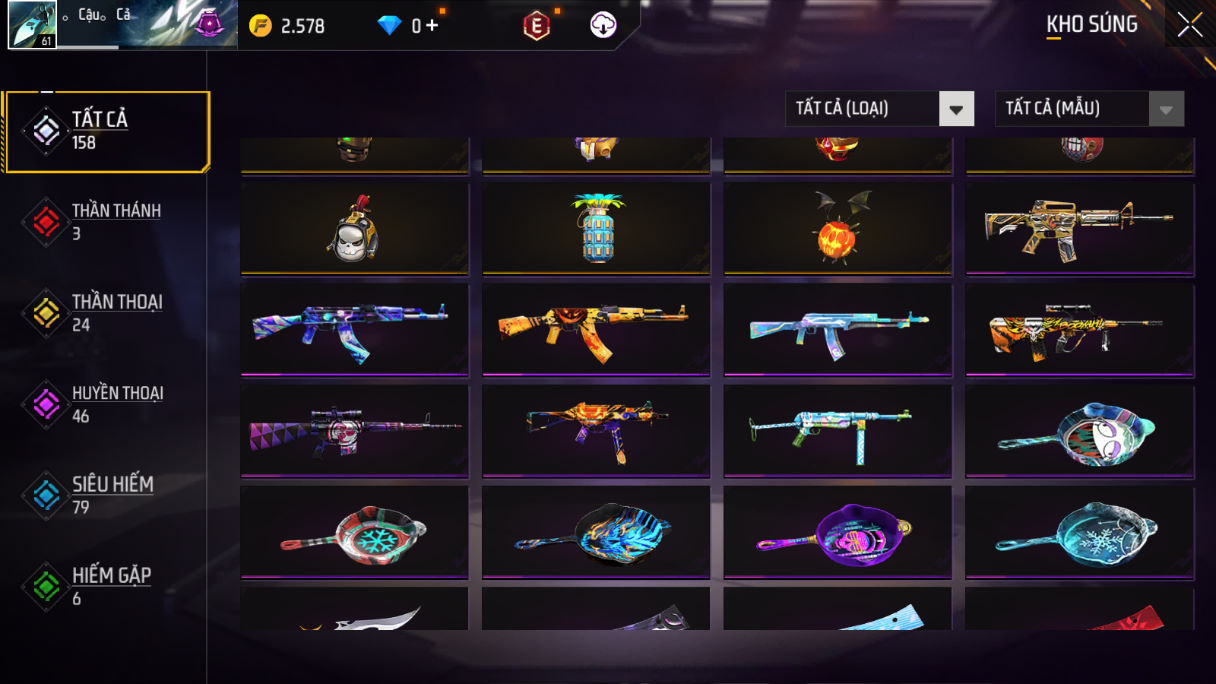This screenshot has height=684, width=1216.
Task: Open the Huyền Thoại rarity tab
Action: click(x=106, y=404)
